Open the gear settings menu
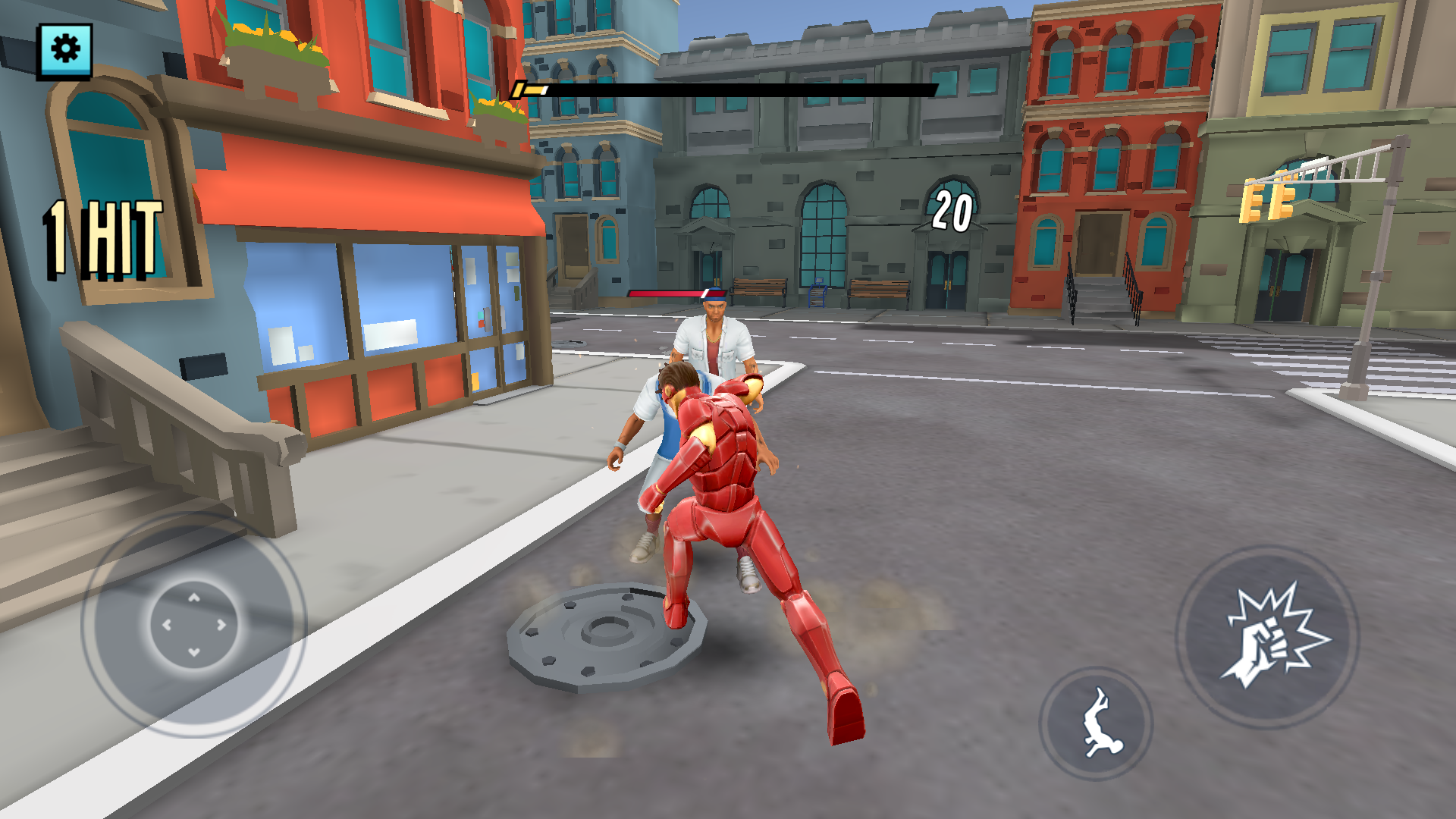 [x=65, y=50]
